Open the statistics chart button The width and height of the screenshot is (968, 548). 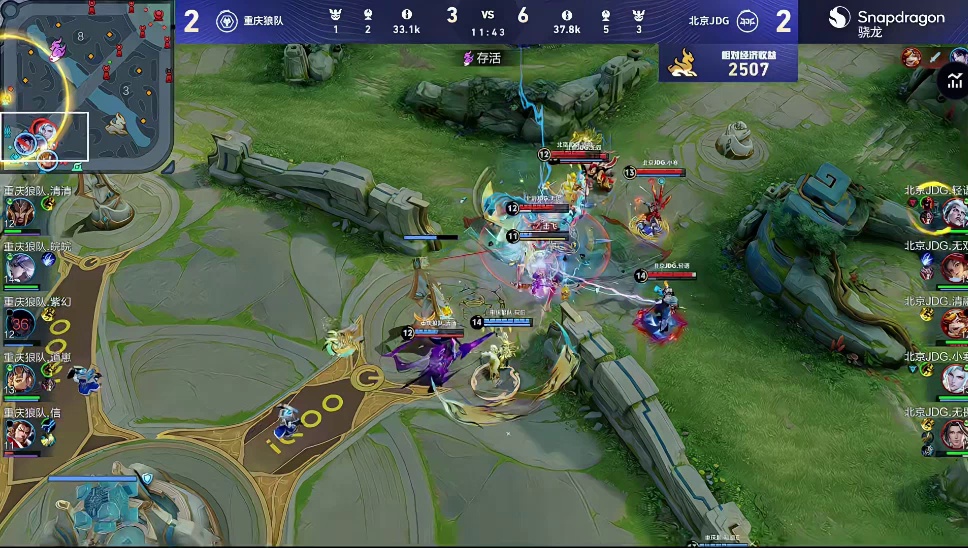click(x=951, y=83)
